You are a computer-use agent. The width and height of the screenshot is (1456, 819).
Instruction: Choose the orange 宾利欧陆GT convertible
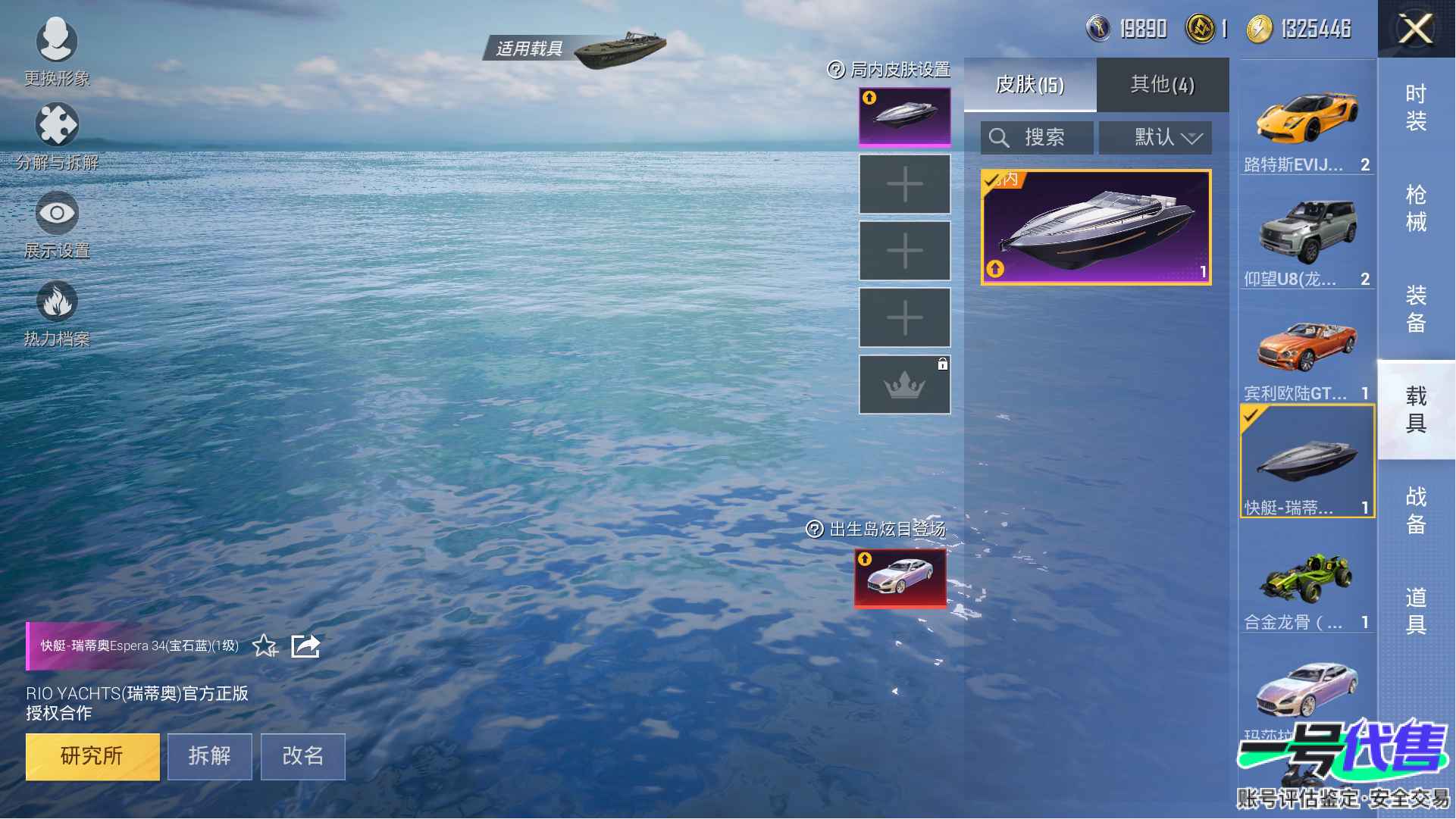tap(1307, 349)
